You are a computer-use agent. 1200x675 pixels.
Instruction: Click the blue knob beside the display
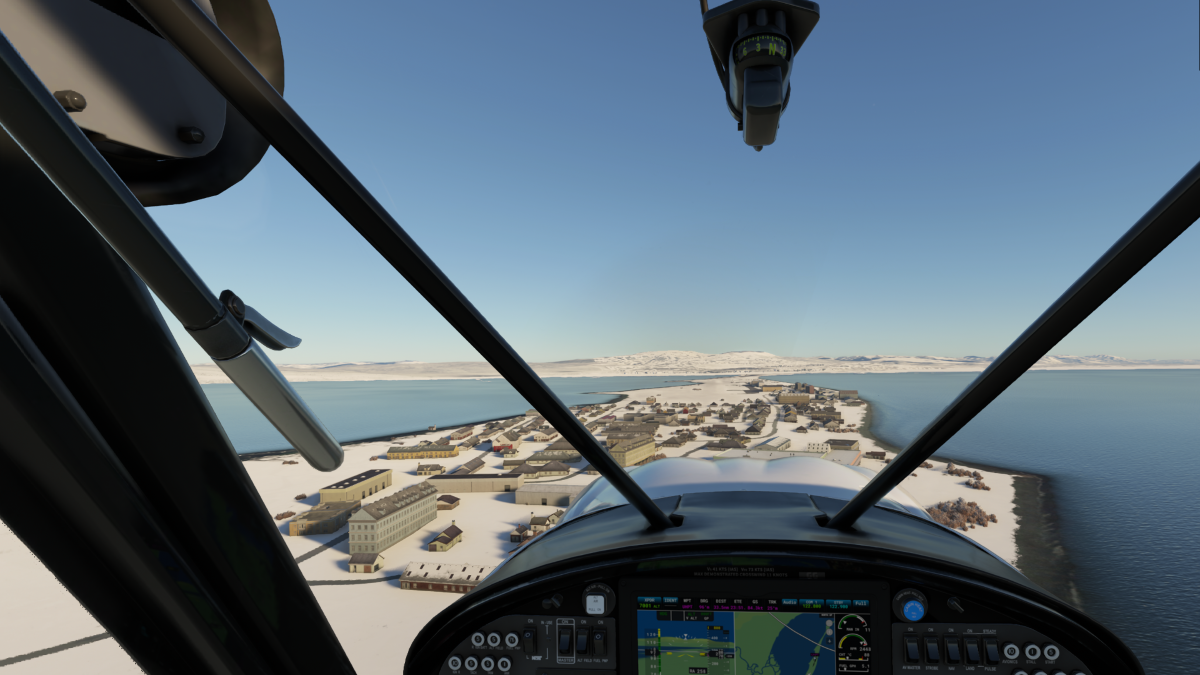[x=912, y=609]
